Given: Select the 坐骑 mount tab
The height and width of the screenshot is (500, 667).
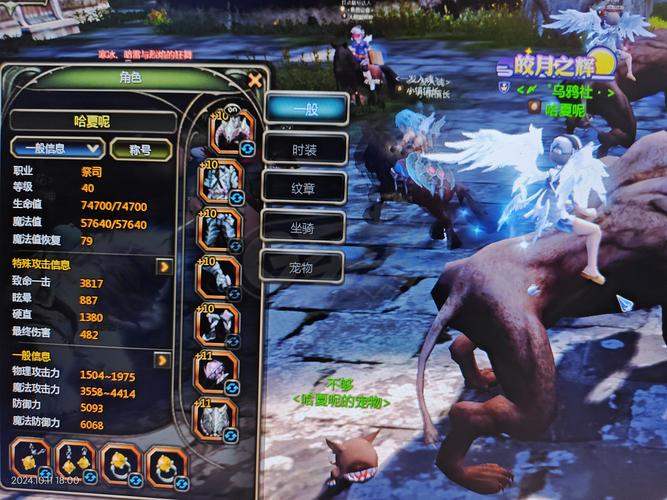Looking at the screenshot, I should click(302, 227).
